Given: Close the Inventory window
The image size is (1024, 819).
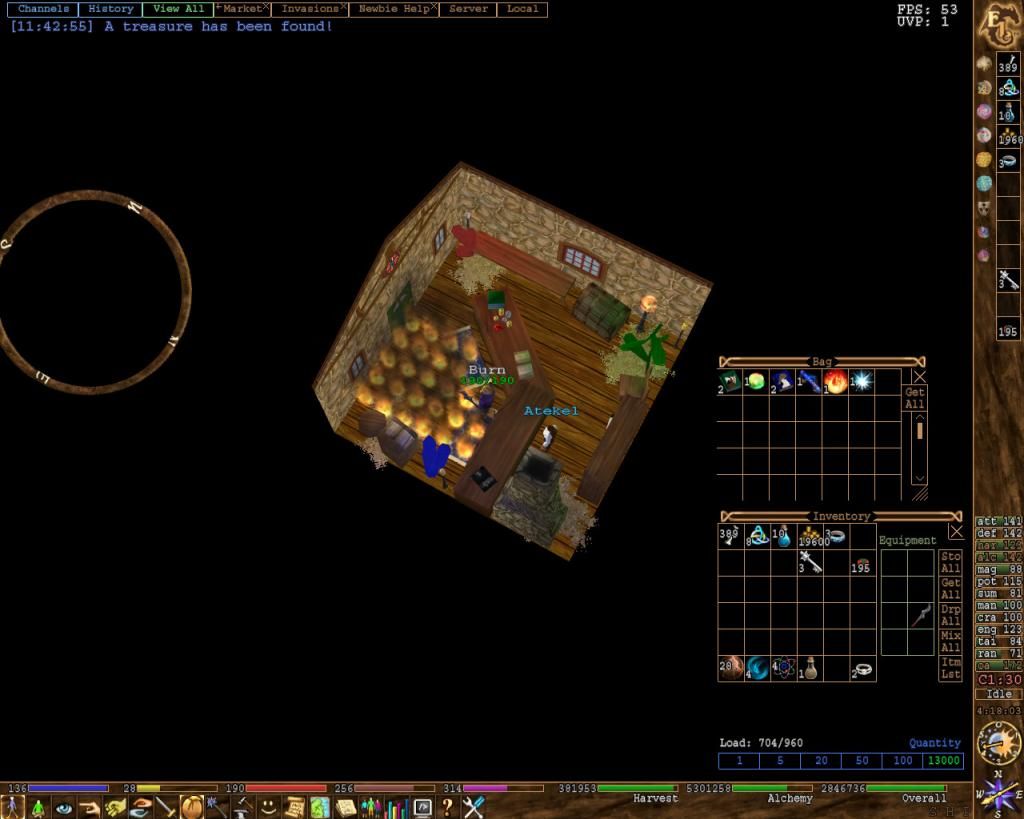Looking at the screenshot, I should 955,532.
